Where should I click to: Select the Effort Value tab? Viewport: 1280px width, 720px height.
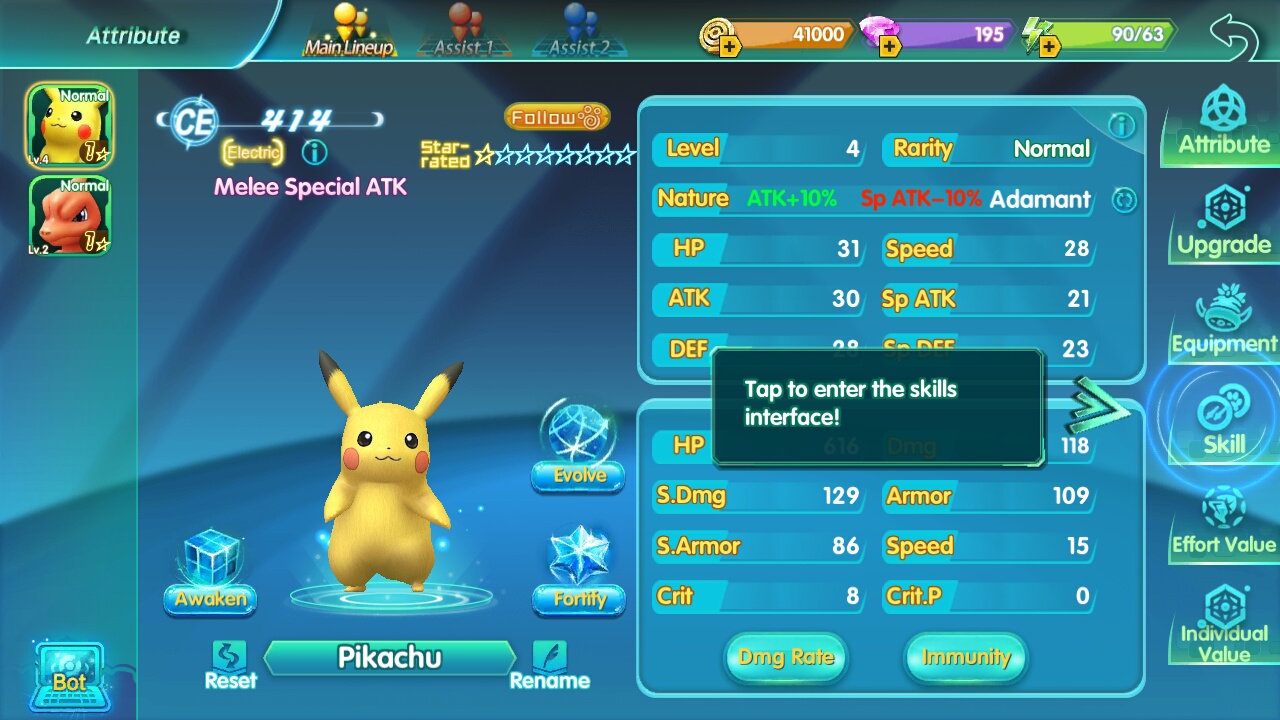(x=1223, y=522)
